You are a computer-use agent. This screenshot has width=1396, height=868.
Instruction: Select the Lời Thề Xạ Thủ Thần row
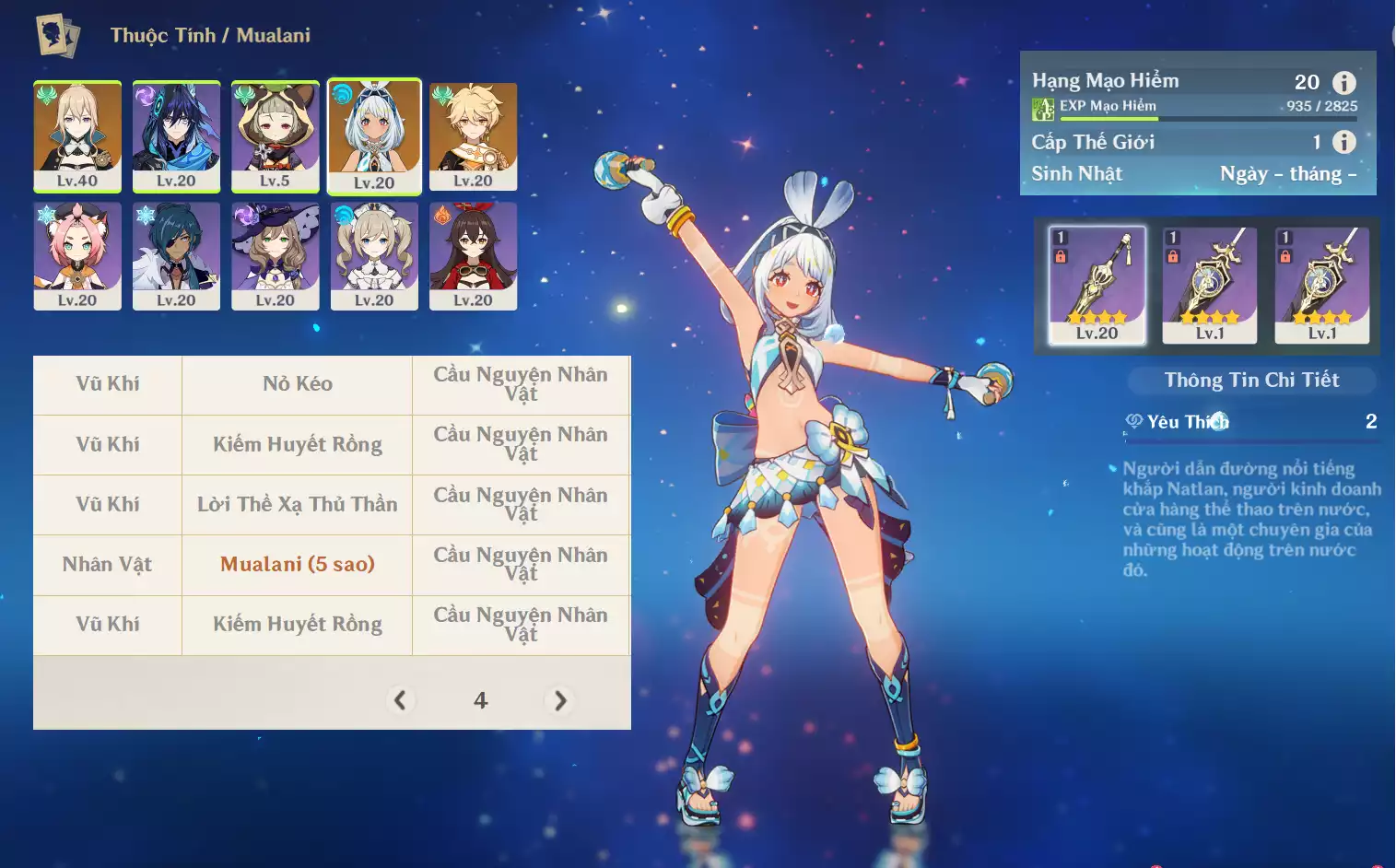297,504
